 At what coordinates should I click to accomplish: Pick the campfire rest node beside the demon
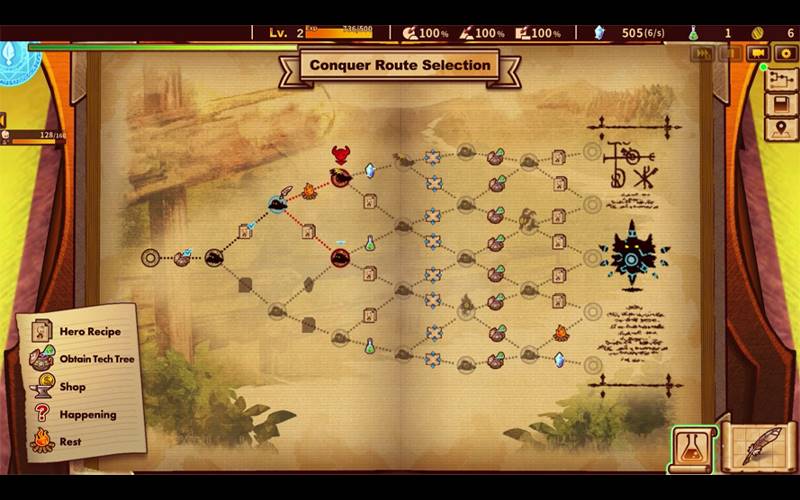click(309, 190)
